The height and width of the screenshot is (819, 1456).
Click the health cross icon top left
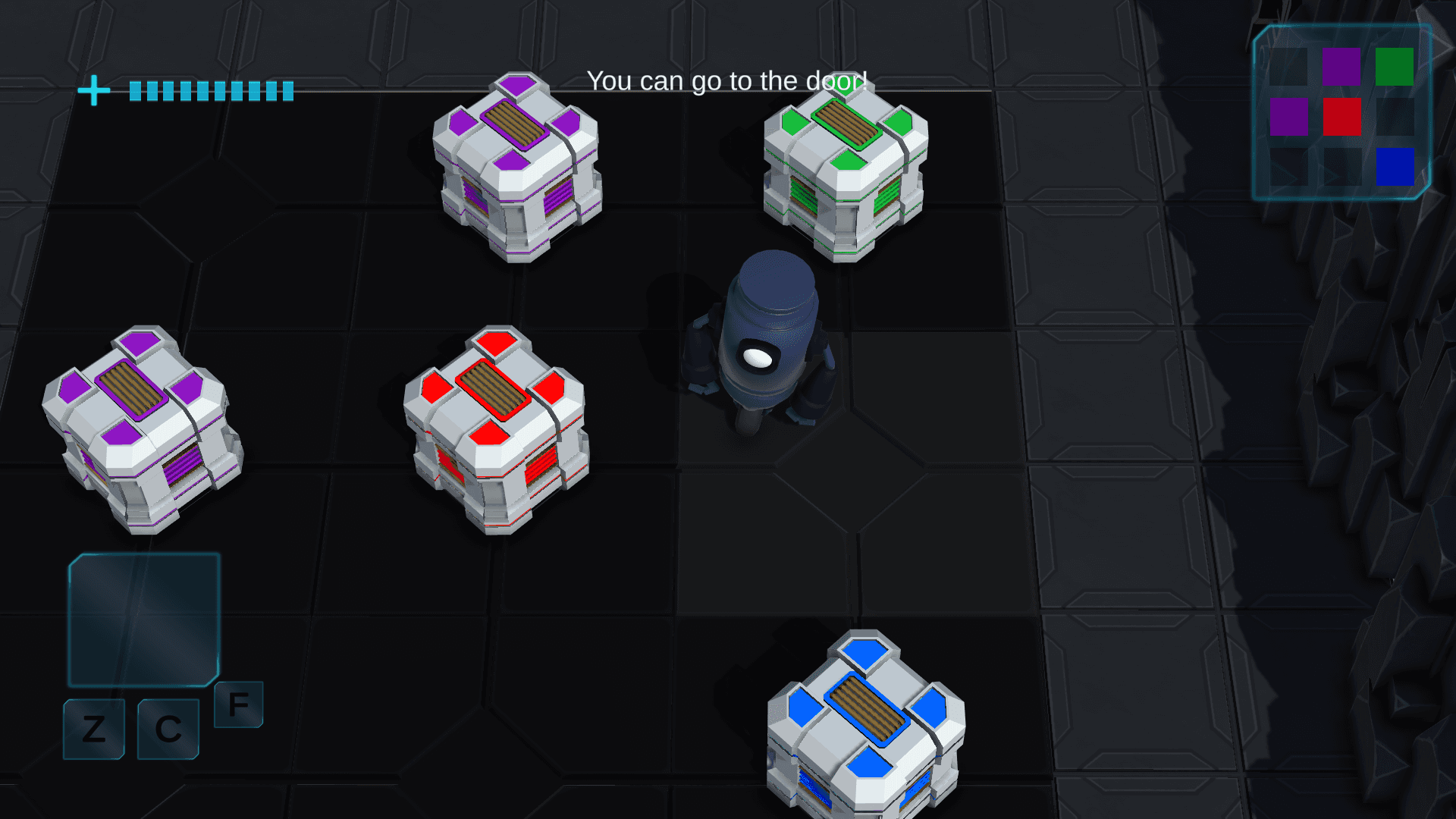[93, 91]
